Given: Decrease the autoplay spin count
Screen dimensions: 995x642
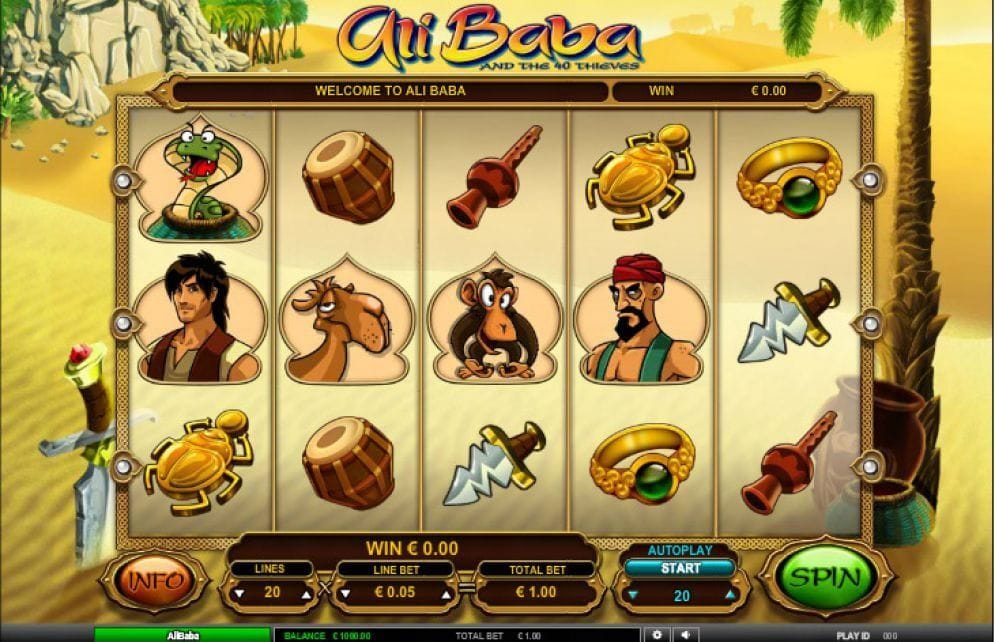Looking at the screenshot, I should (x=631, y=595).
